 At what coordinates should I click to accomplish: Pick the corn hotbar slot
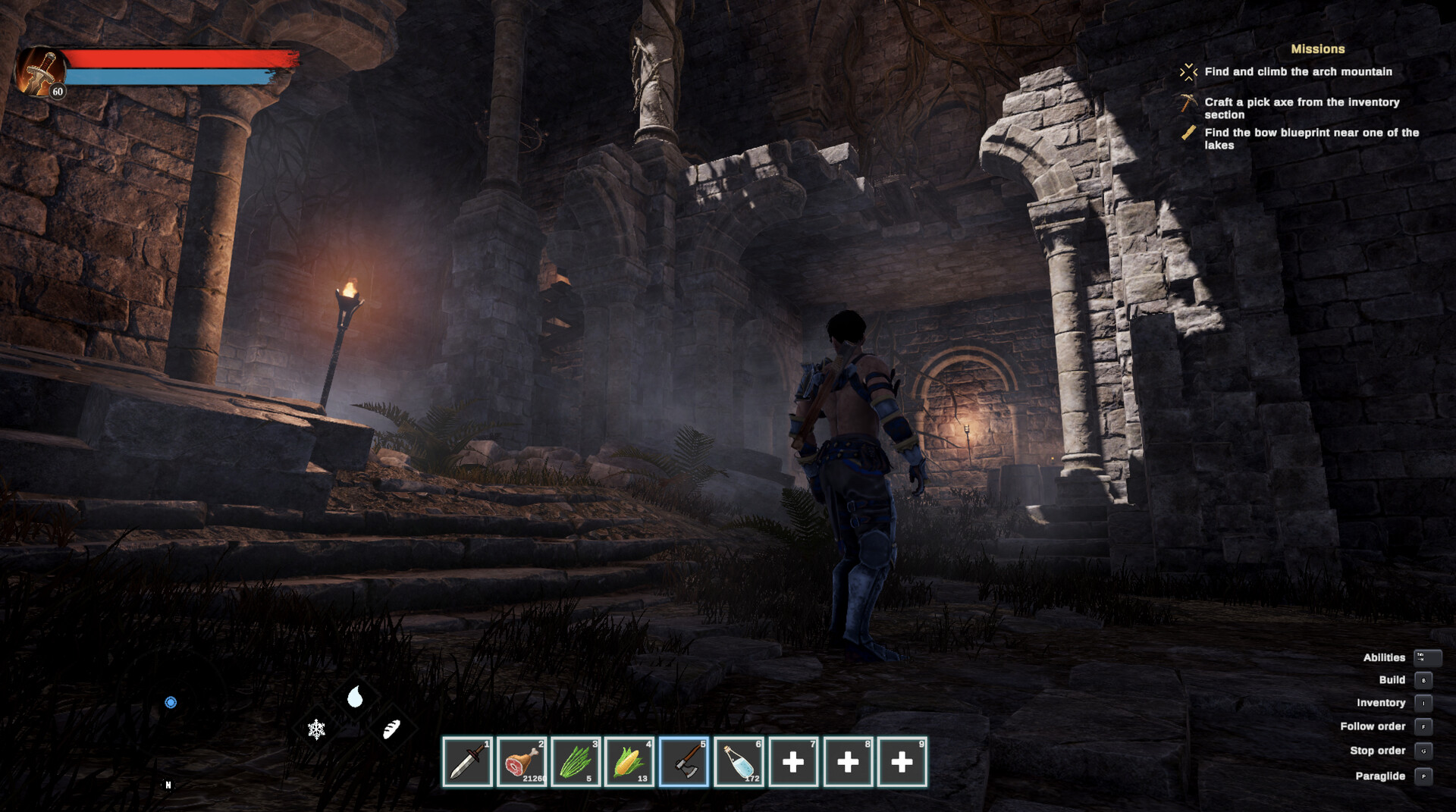629,761
